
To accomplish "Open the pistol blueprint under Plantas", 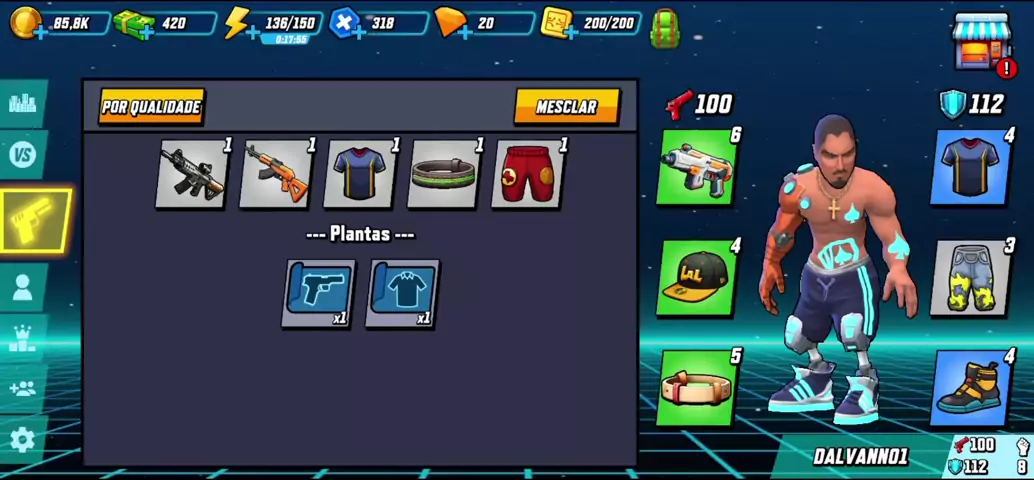I will click(x=319, y=293).
